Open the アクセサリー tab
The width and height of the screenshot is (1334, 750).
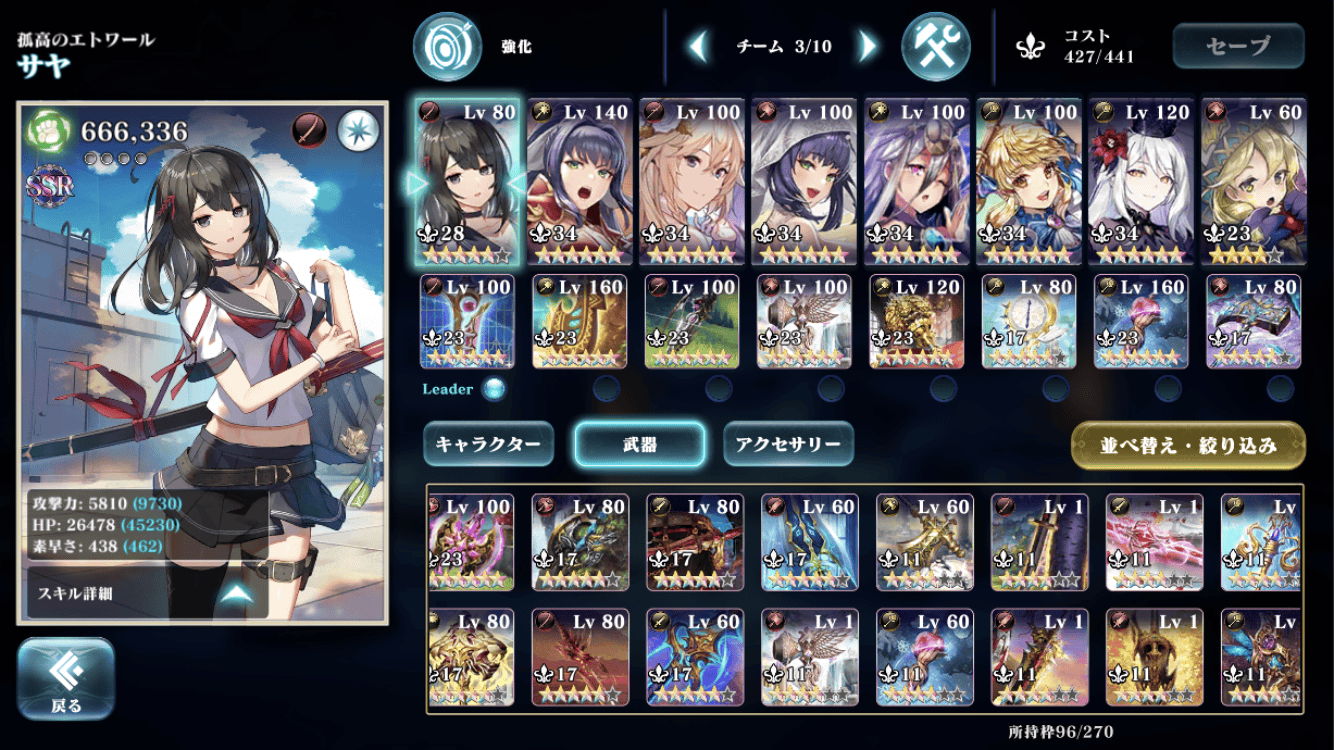click(x=788, y=444)
